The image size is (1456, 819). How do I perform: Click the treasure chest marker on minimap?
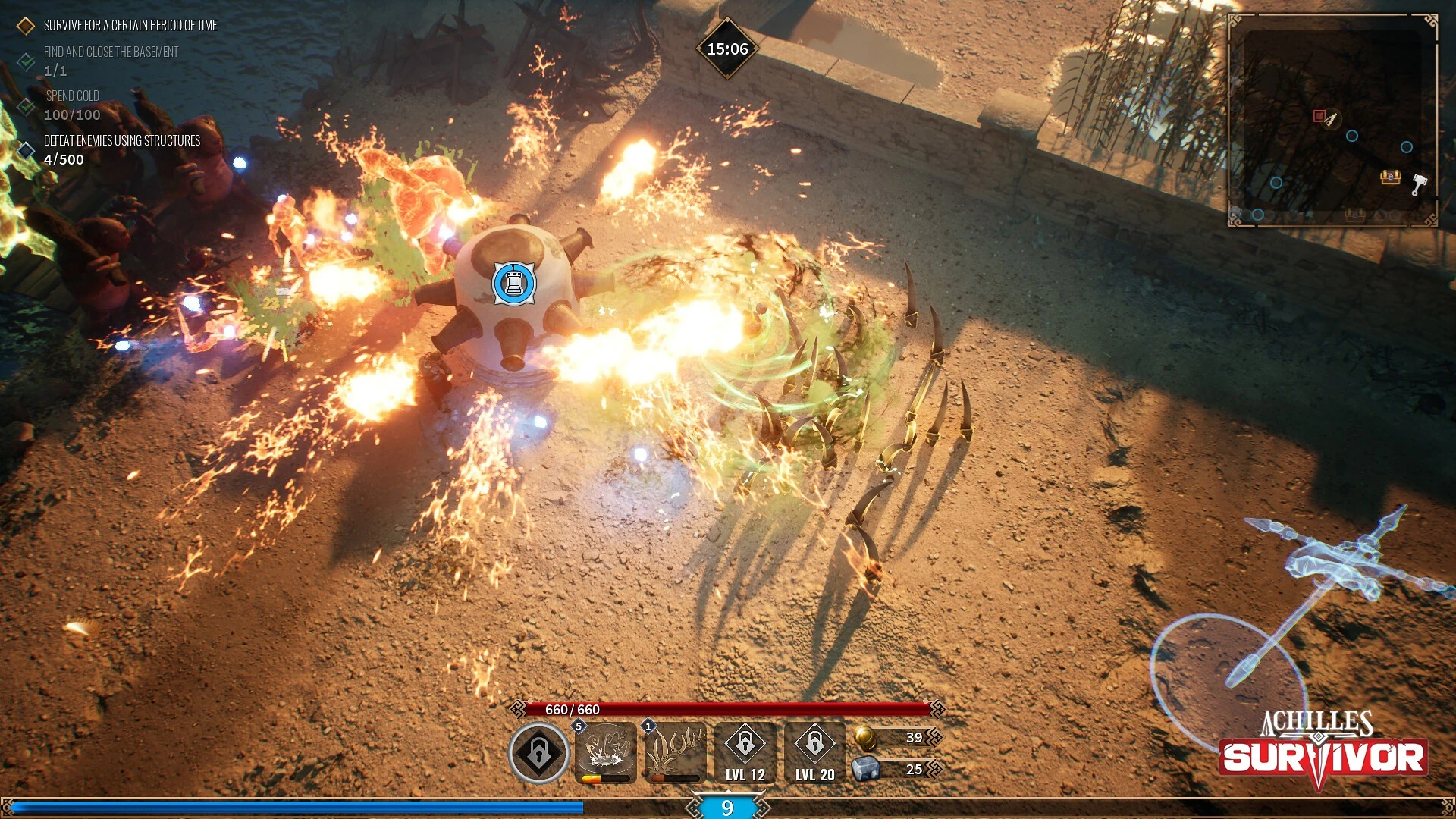click(1390, 177)
